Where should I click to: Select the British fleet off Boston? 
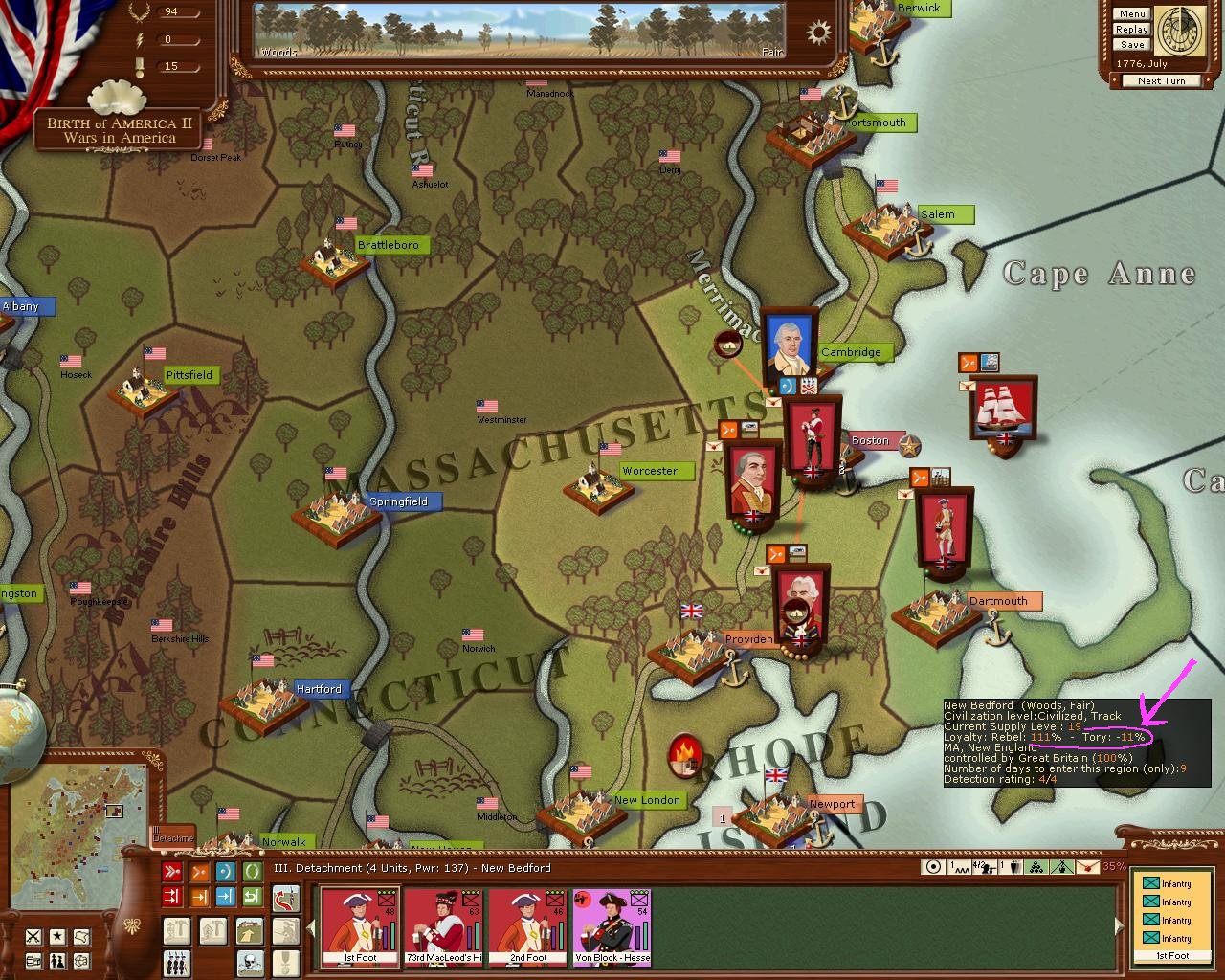[x=1003, y=413]
